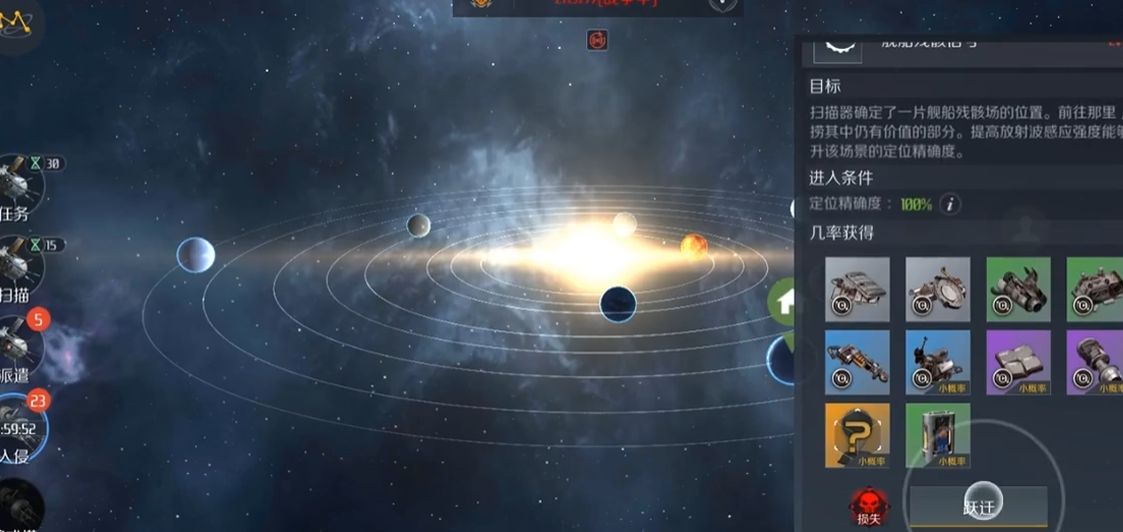
Task: Open the crown icon in top-left corner
Action: point(16,21)
